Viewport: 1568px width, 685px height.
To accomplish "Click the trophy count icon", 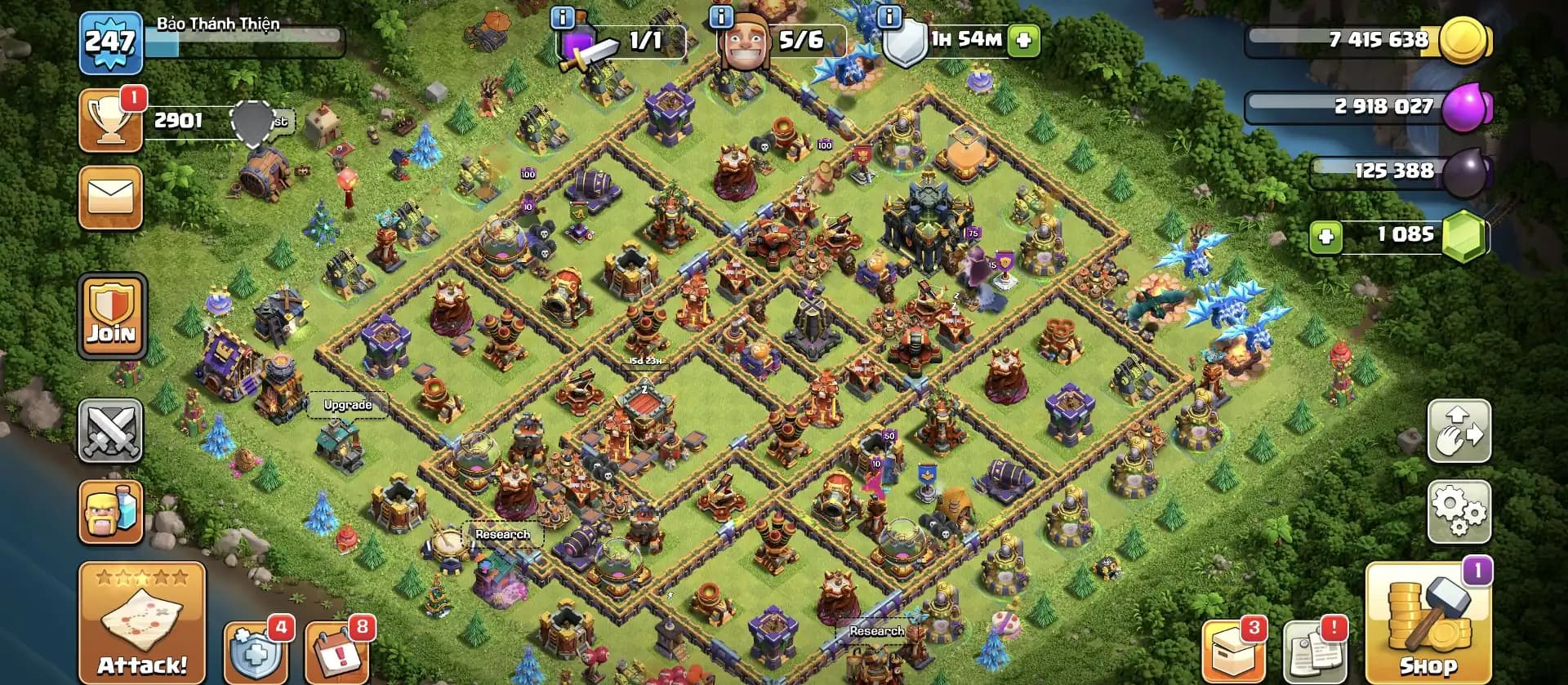I will click(x=111, y=121).
